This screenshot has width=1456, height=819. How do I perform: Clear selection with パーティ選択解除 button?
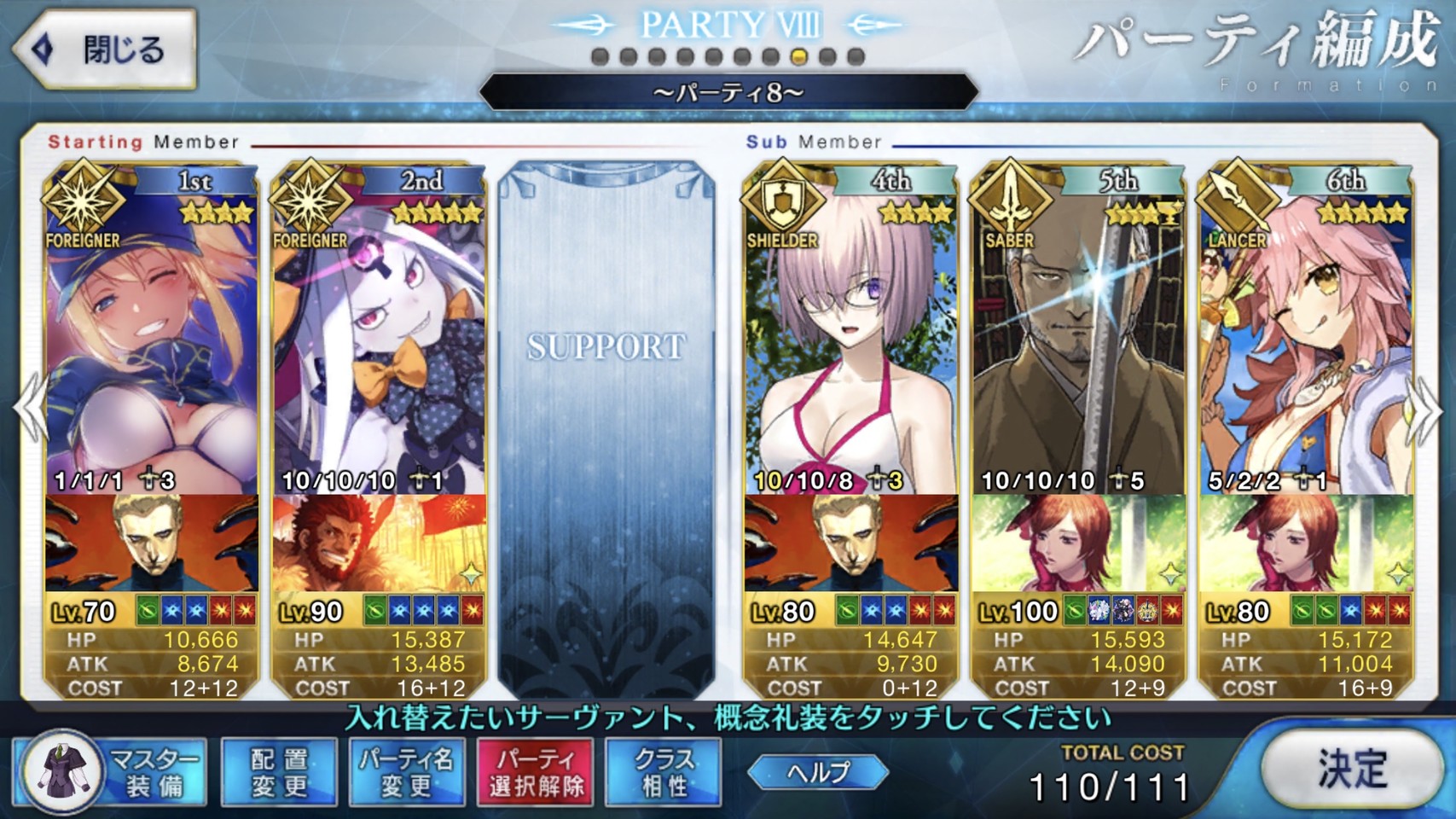tap(536, 772)
